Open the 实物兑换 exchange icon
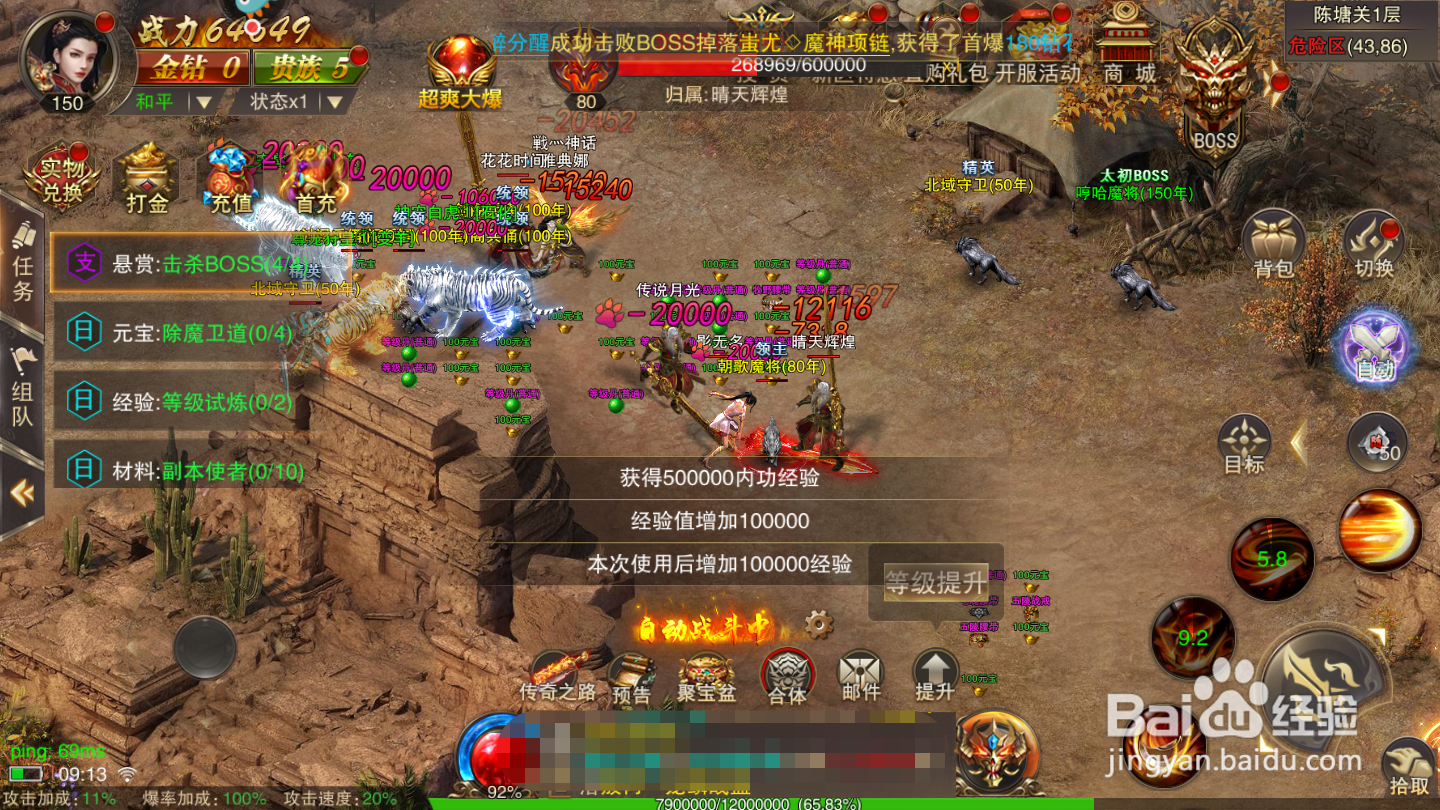 [x=60, y=177]
